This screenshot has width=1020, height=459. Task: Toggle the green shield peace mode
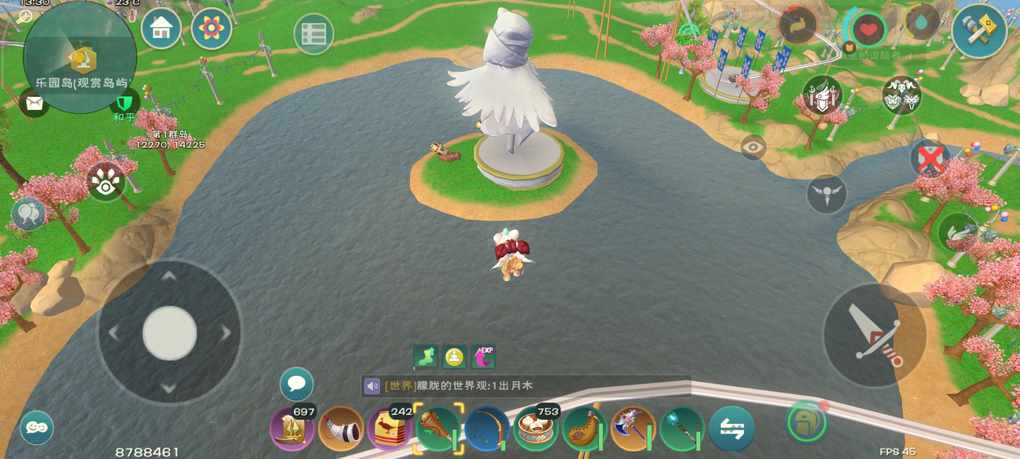coord(124,102)
